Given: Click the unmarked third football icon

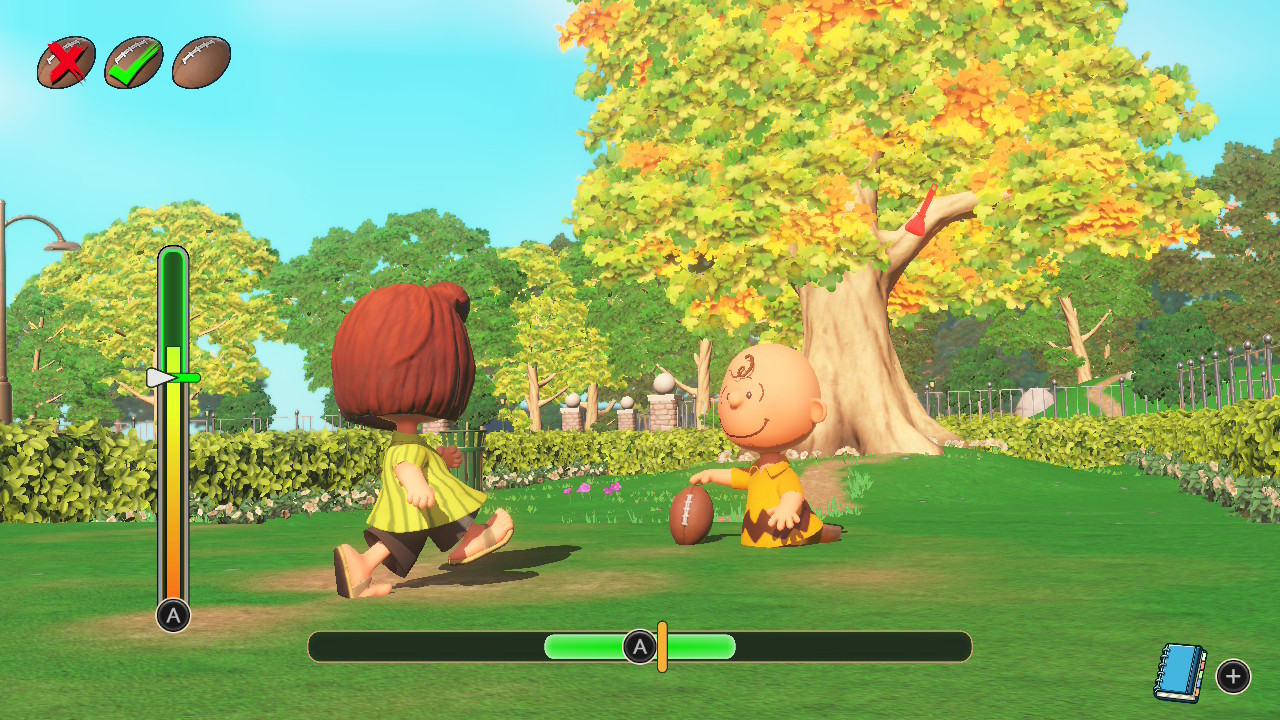Looking at the screenshot, I should (x=201, y=63).
